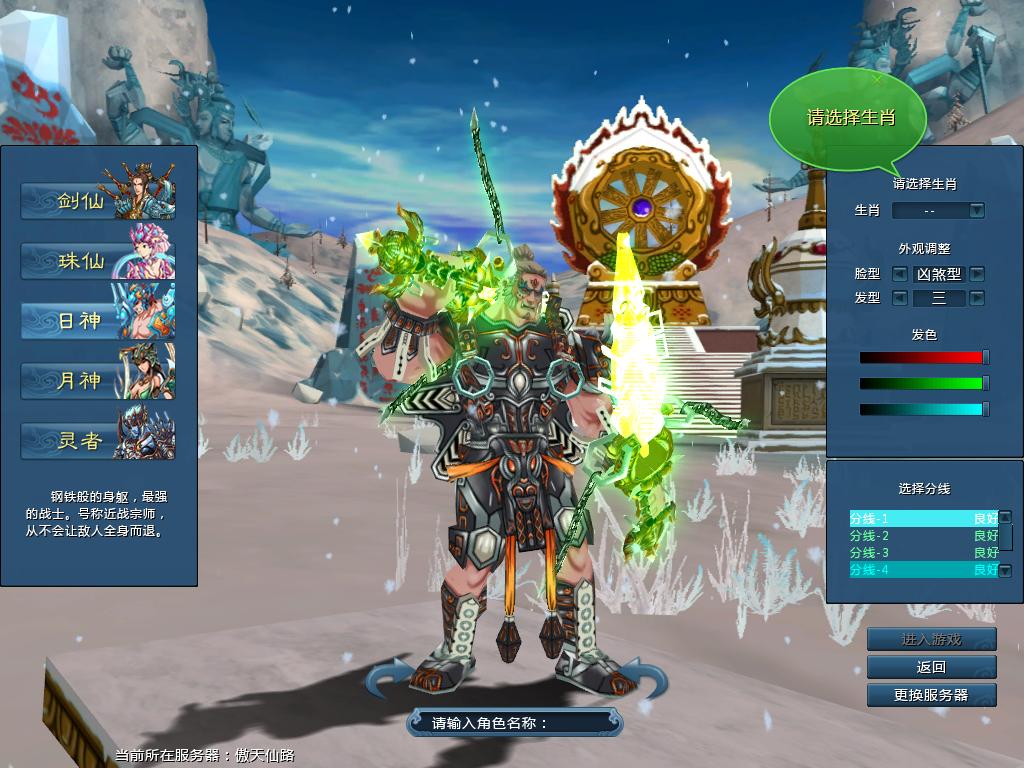The image size is (1024, 768).
Task: Click 更换服务器 to change server
Action: [x=931, y=695]
